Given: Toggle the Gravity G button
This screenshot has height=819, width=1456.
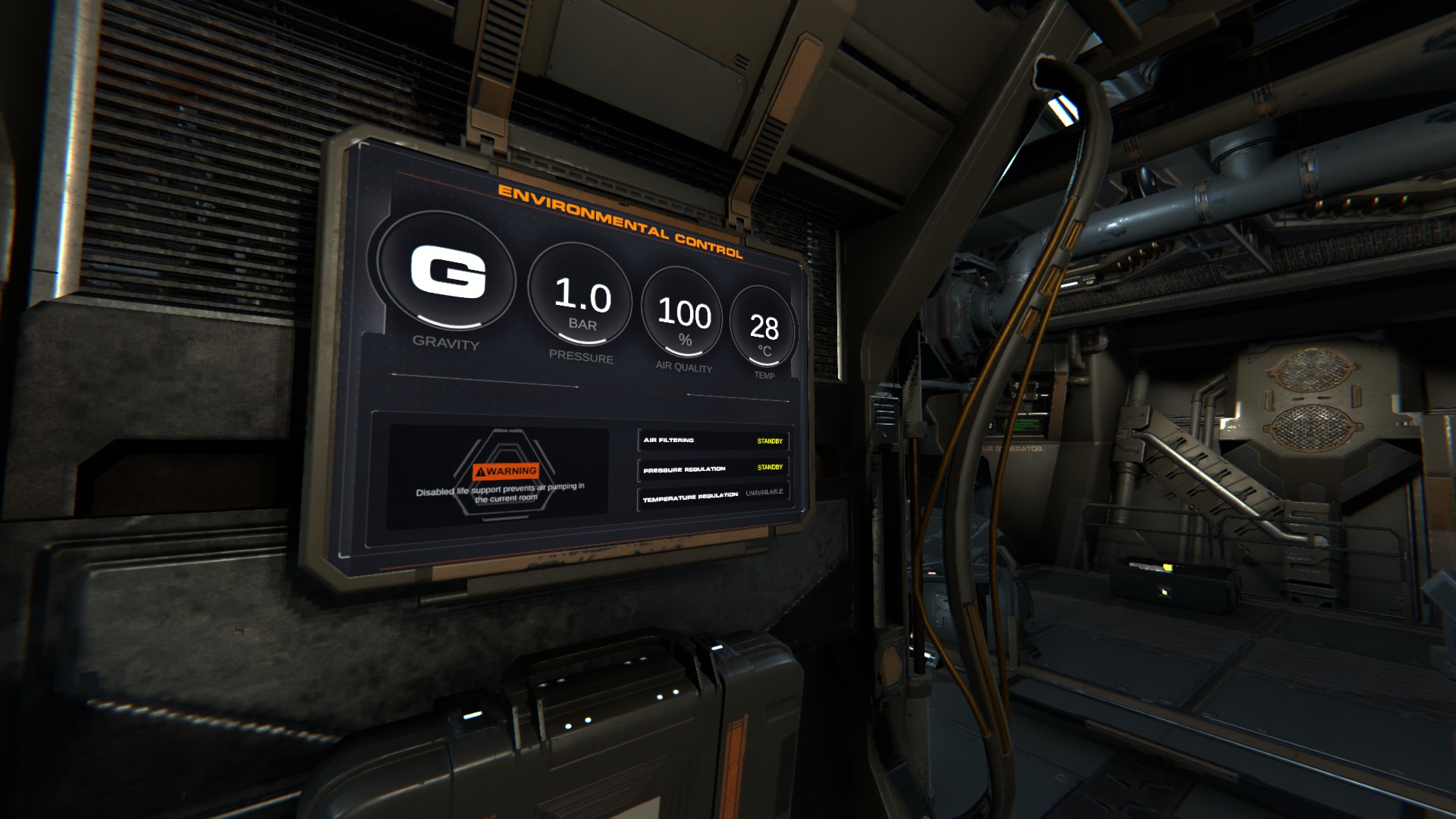Looking at the screenshot, I should (447, 275).
